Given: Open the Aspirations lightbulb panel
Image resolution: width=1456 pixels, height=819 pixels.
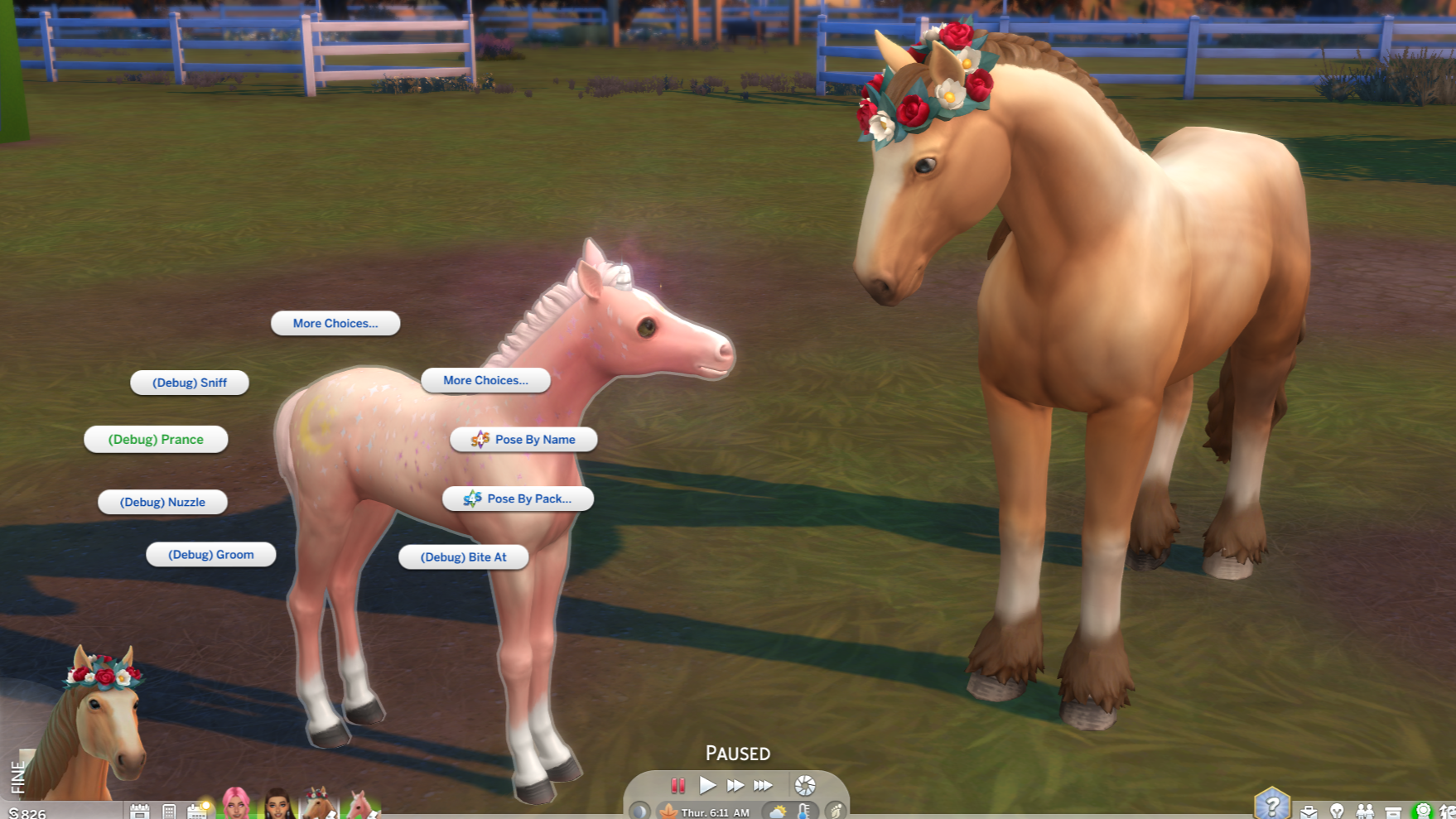Looking at the screenshot, I should pos(1337,807).
